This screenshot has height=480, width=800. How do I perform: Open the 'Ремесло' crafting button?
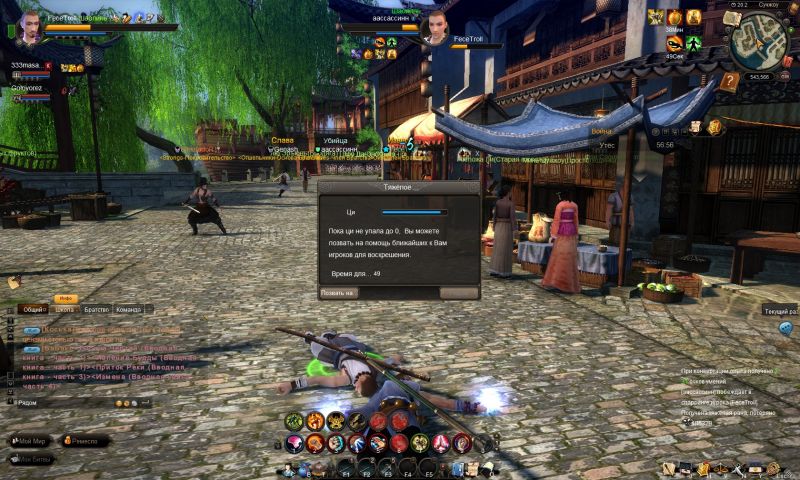[x=87, y=440]
